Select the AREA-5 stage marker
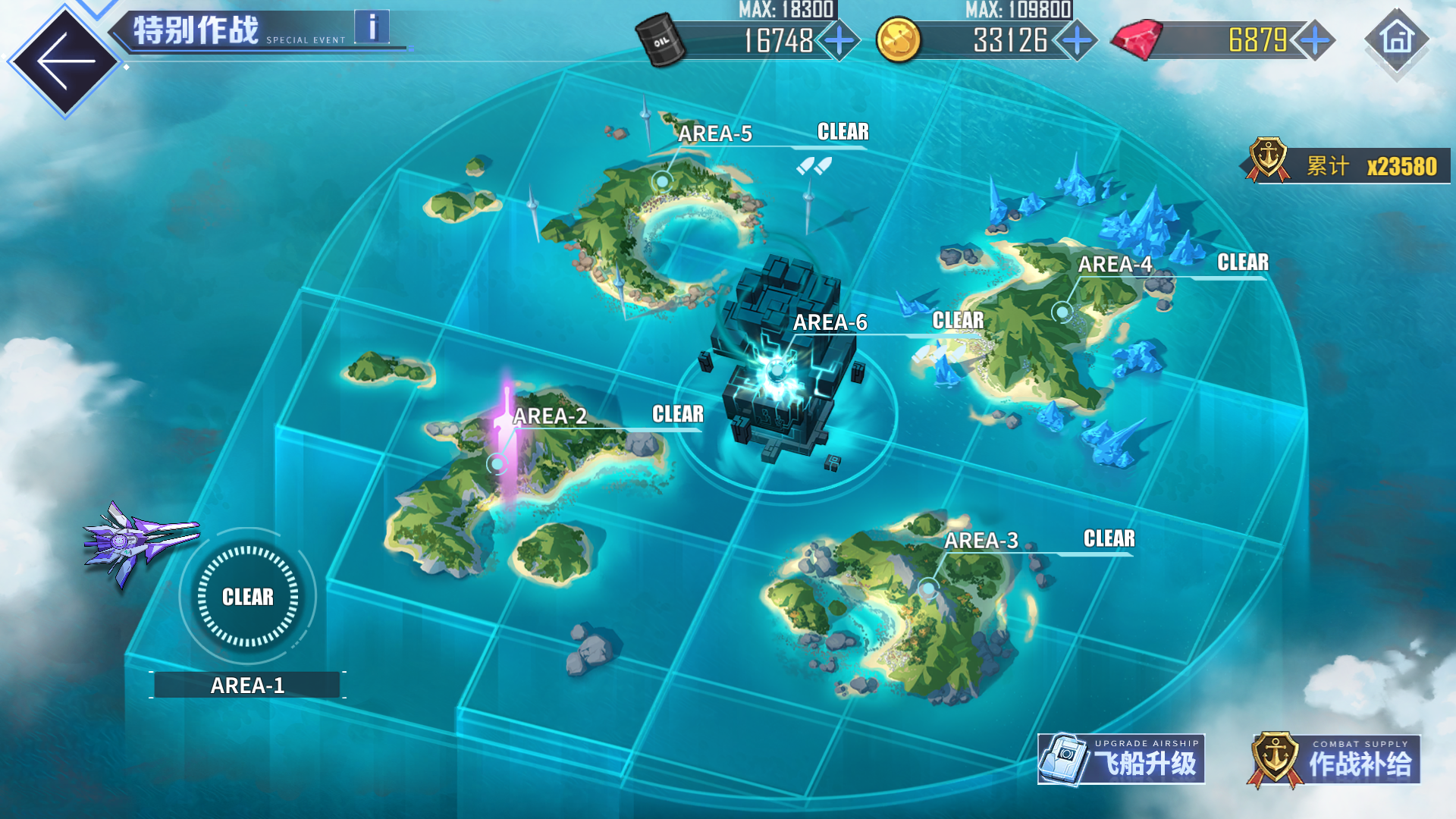This screenshot has width=1456, height=819. click(662, 180)
